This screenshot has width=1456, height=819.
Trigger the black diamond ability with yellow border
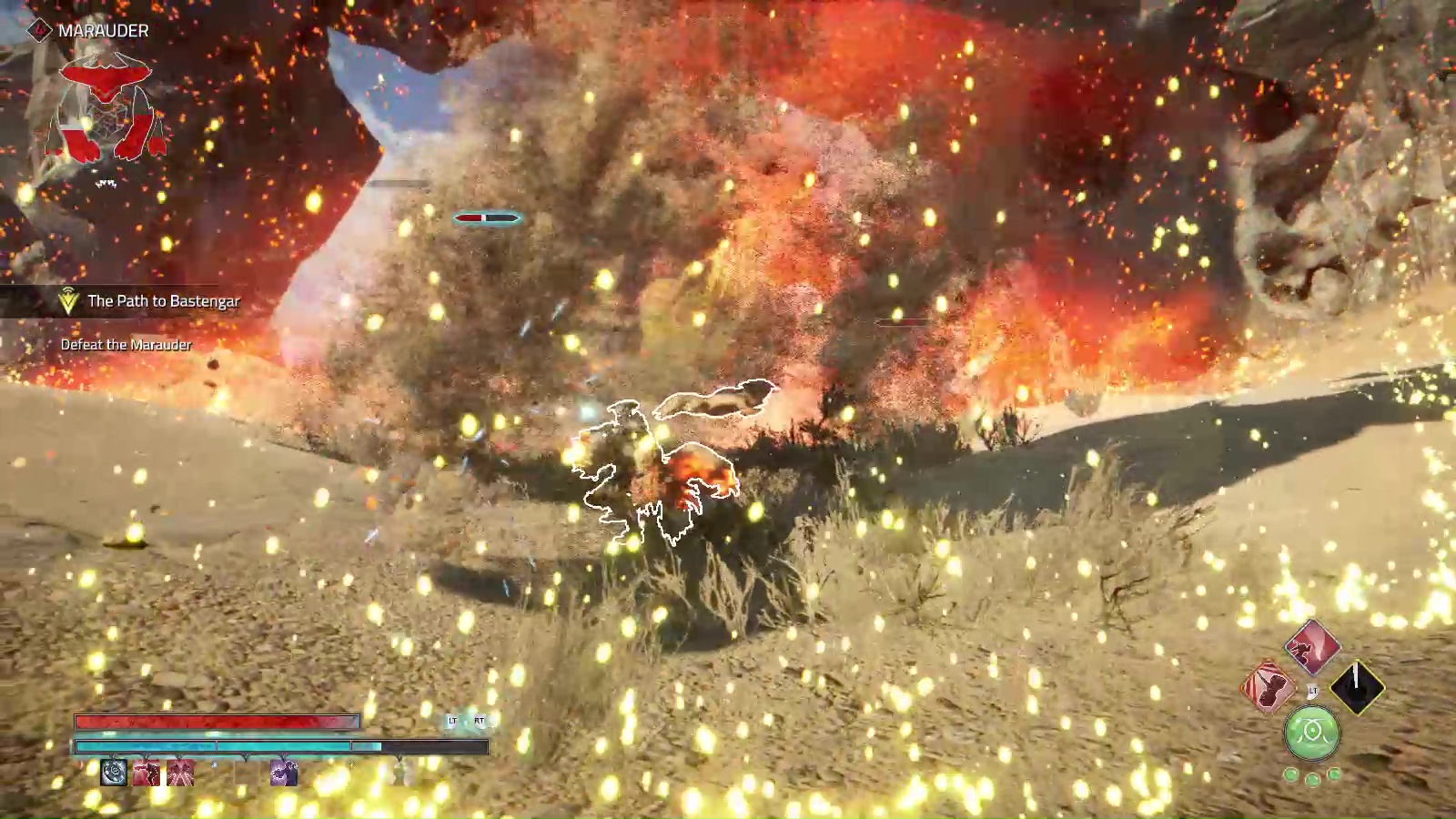[x=1357, y=687]
